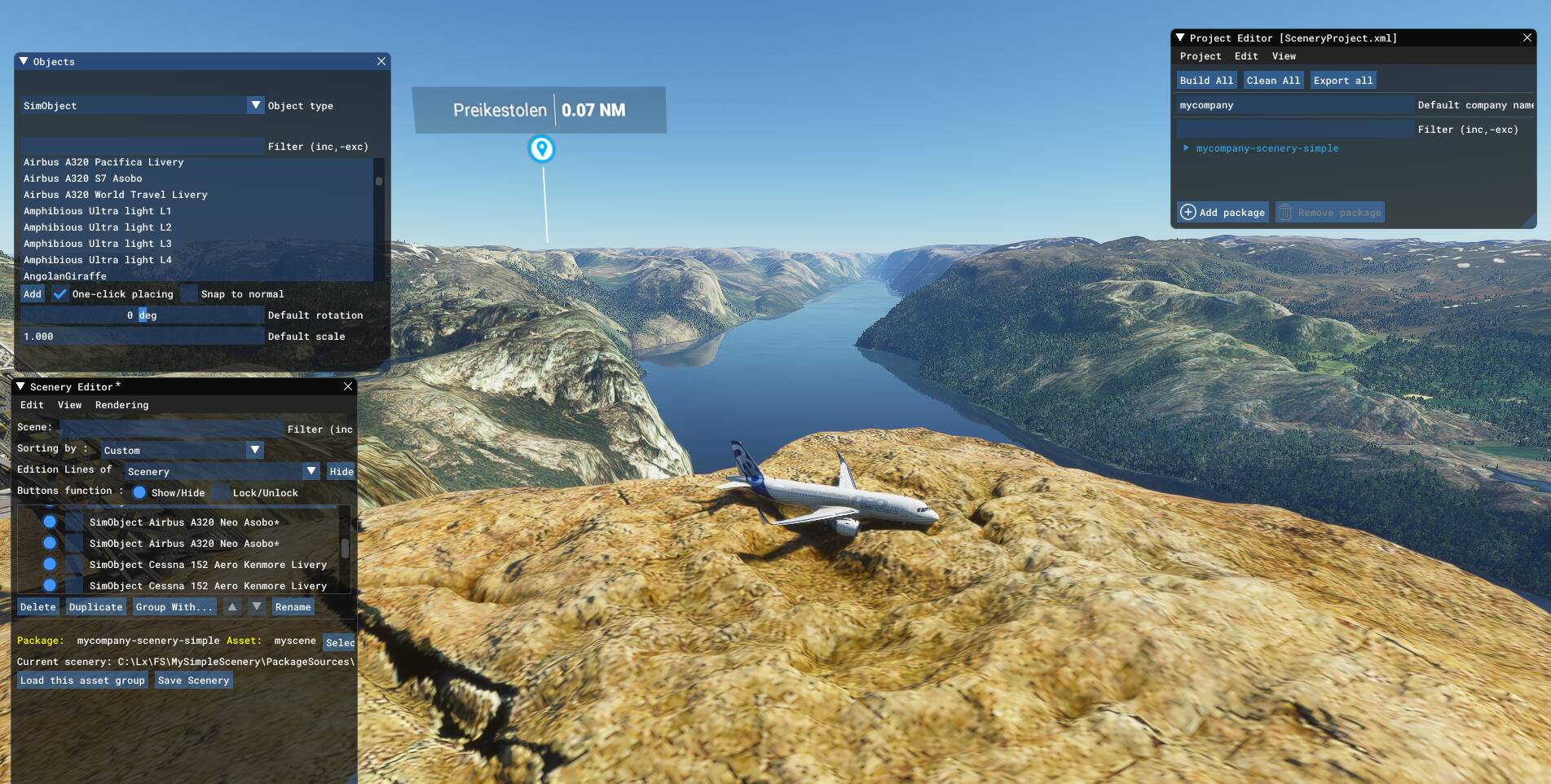Image resolution: width=1551 pixels, height=784 pixels.
Task: Open the SimObject object type dropdown
Action: 255,106
